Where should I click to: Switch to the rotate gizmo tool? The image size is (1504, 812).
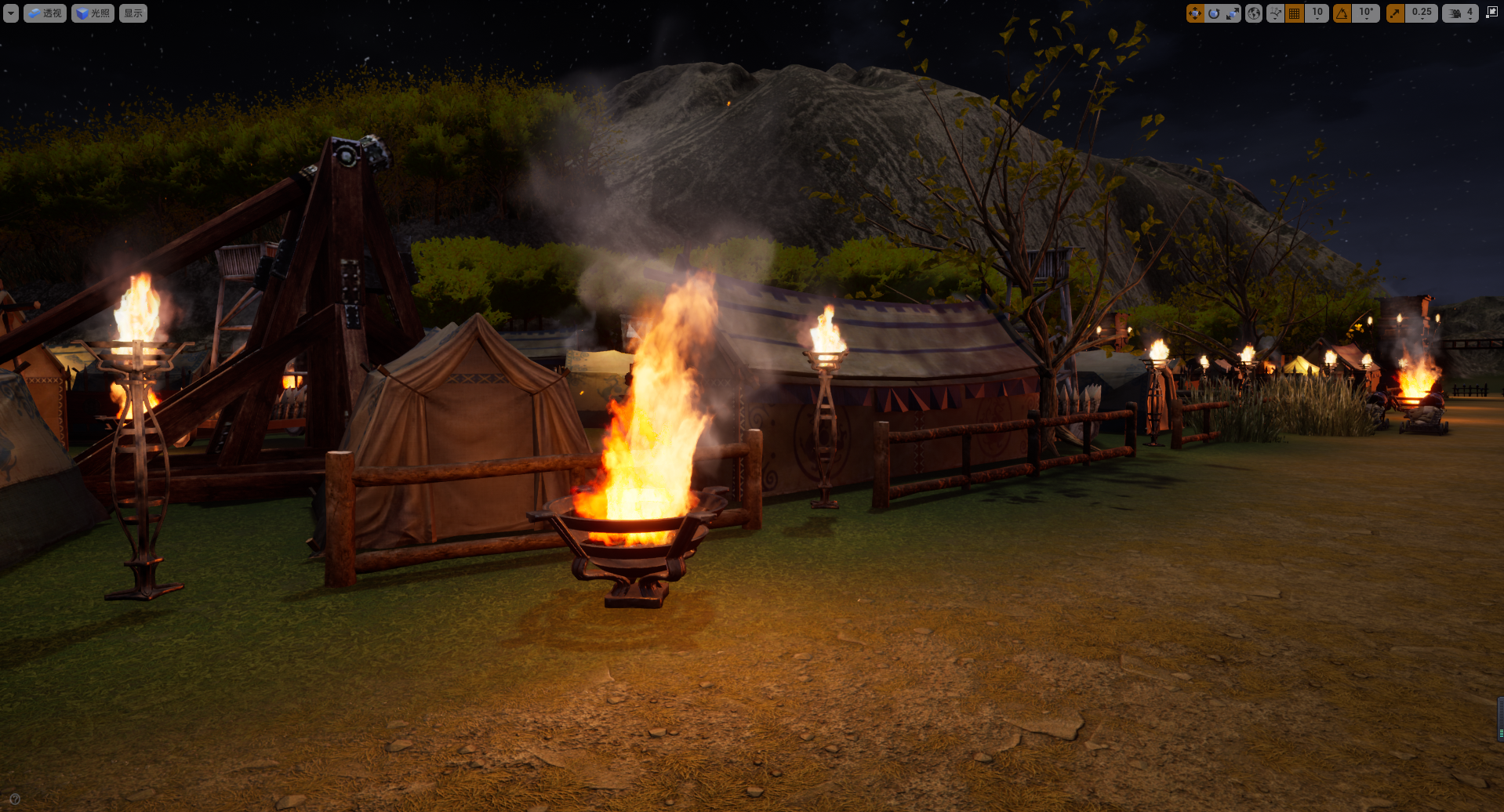(1214, 13)
